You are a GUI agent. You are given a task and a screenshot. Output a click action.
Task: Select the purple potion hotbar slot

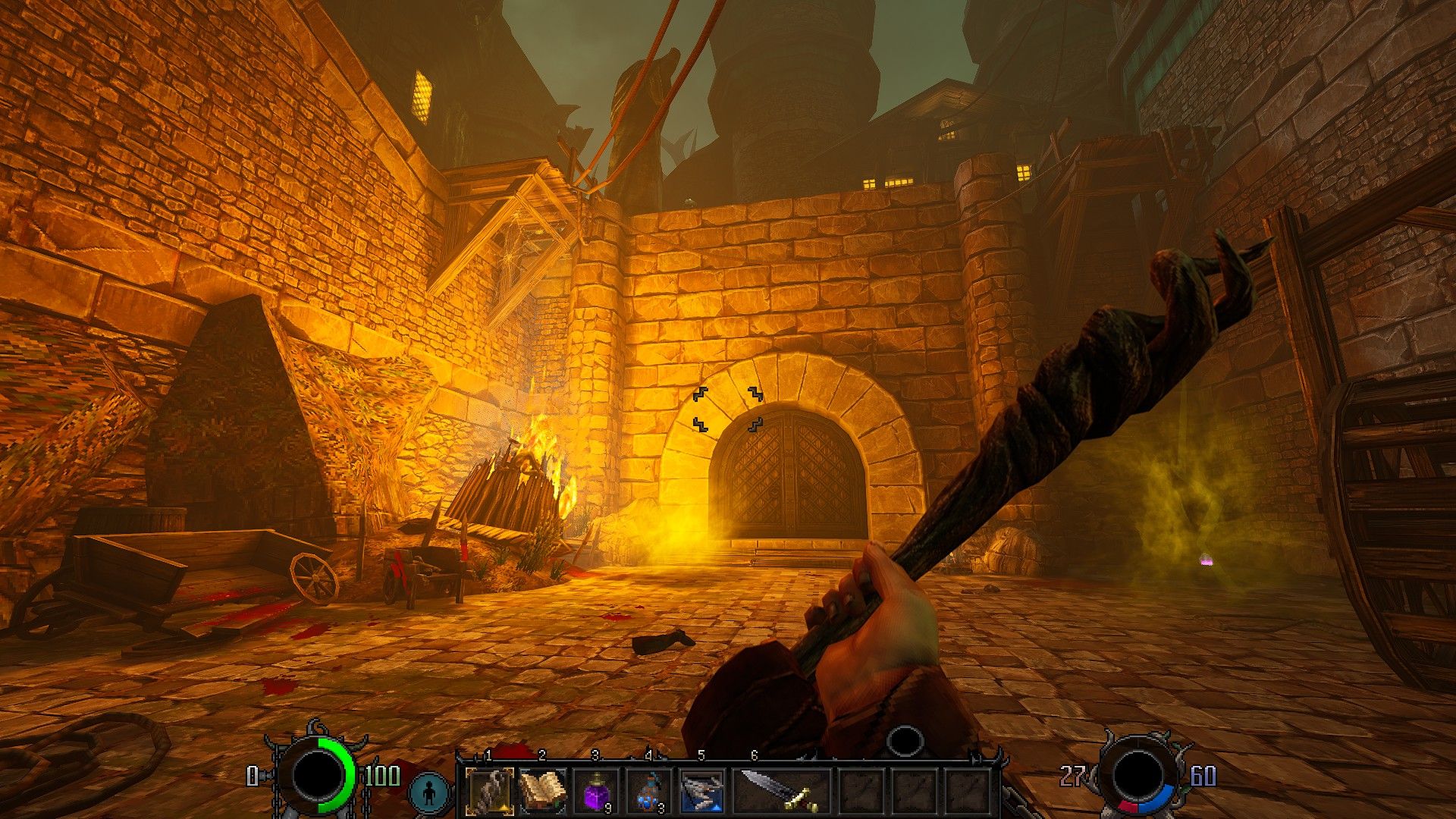pyautogui.click(x=595, y=791)
